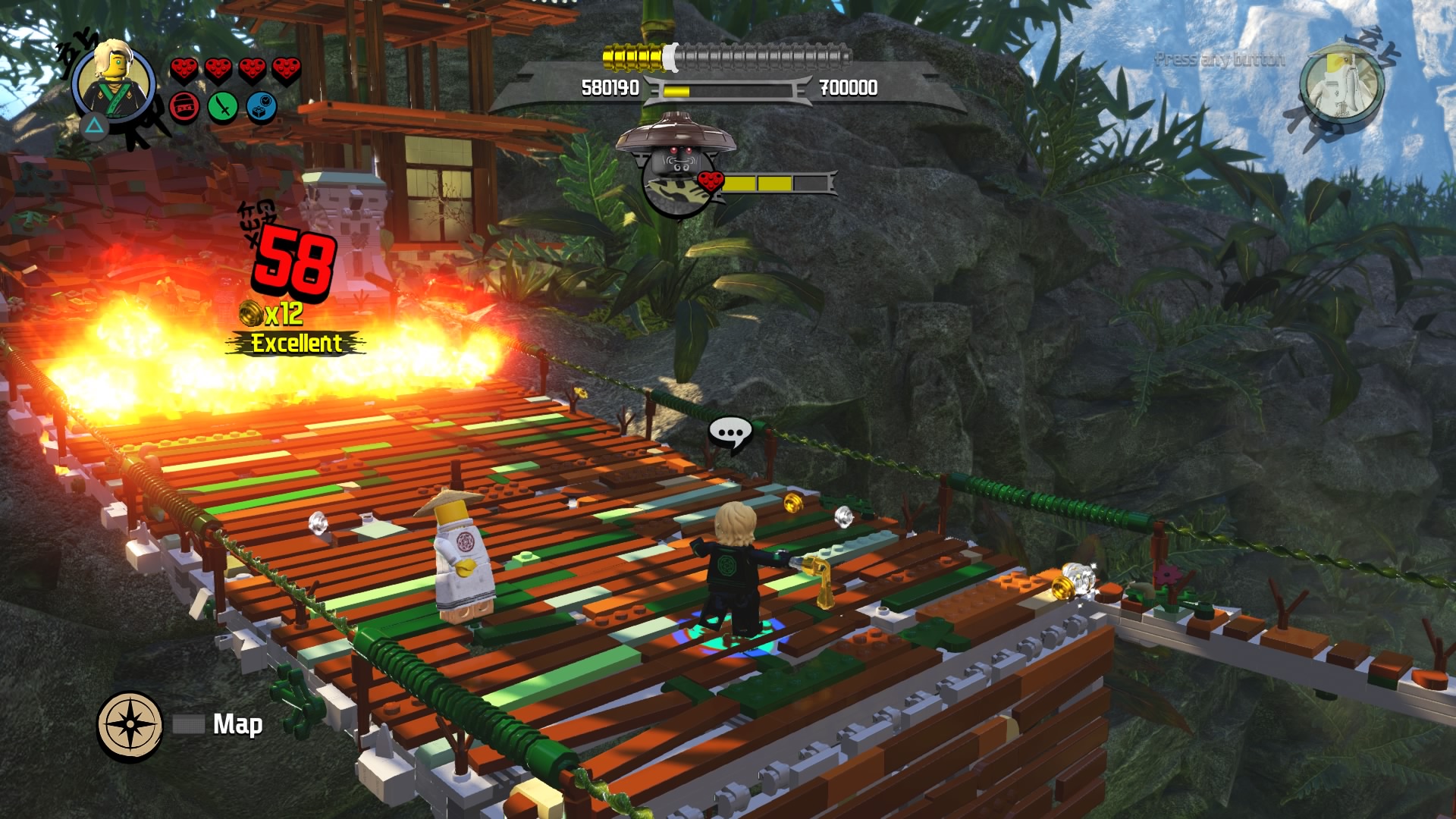Click the drone's yellow health bar
The width and height of the screenshot is (1456, 819).
(758, 182)
